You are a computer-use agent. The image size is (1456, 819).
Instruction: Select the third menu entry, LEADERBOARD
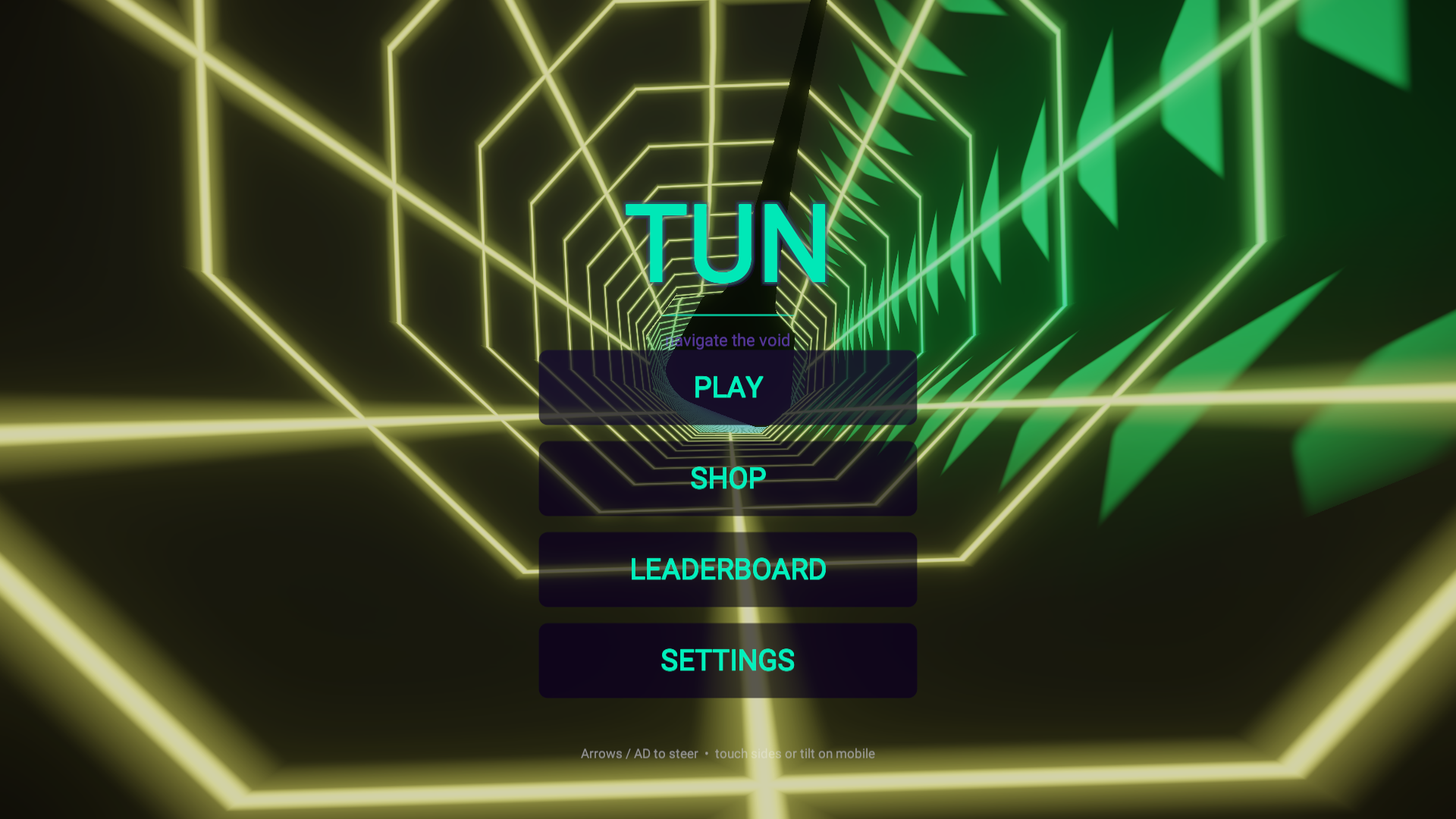point(727,568)
